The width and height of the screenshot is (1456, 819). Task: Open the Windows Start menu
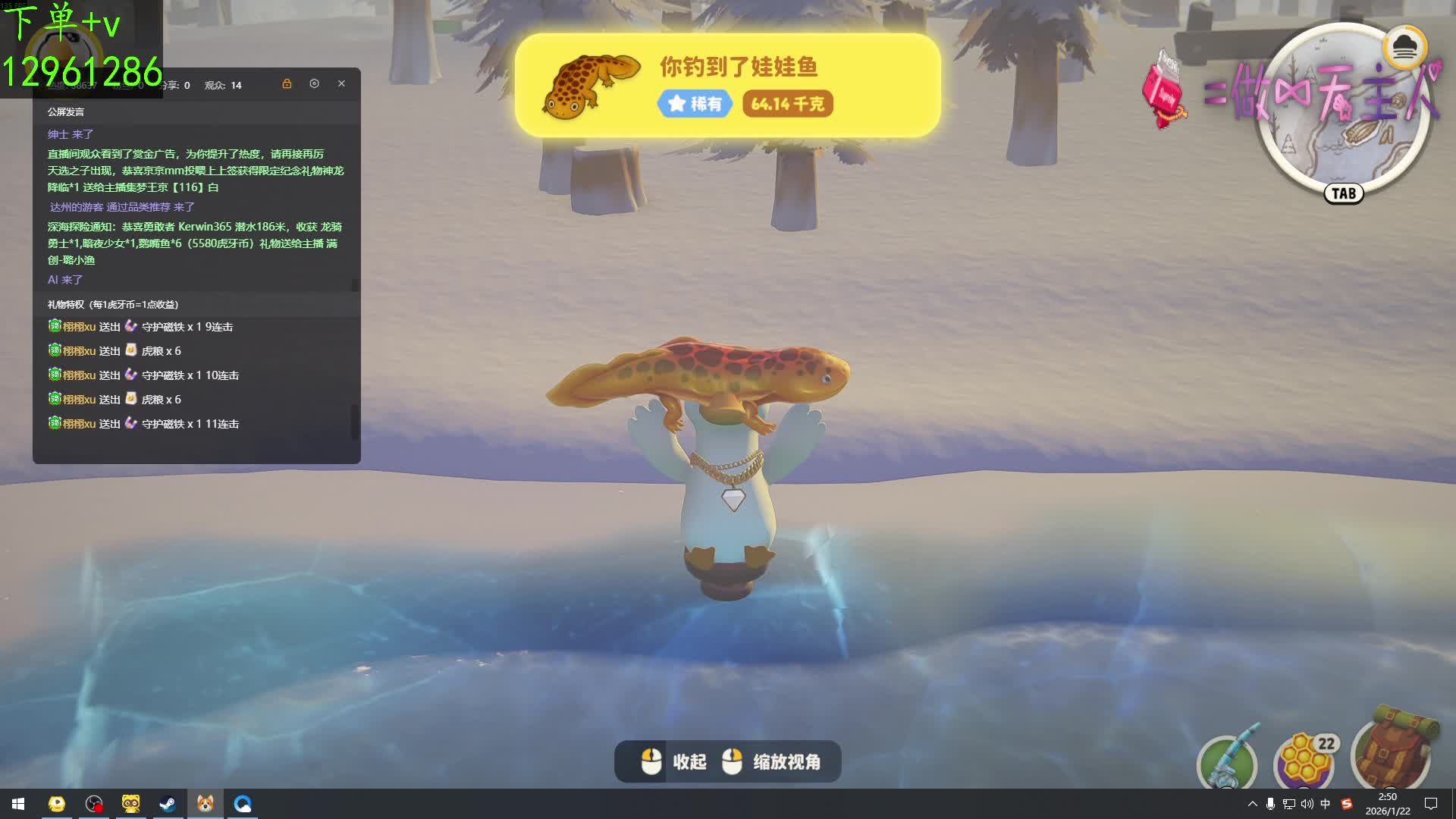point(18,804)
